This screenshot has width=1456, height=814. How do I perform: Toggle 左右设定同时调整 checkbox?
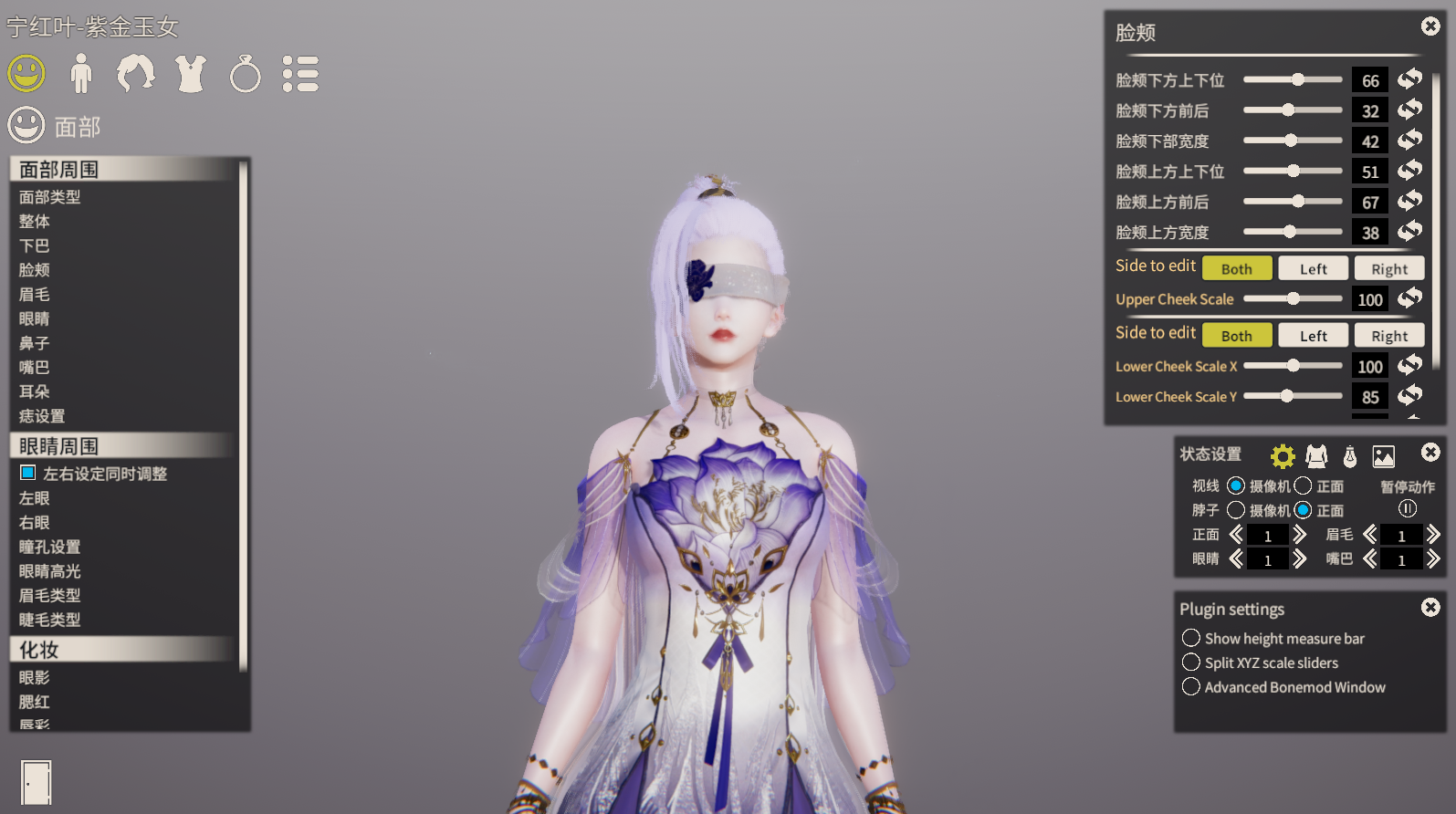point(28,473)
